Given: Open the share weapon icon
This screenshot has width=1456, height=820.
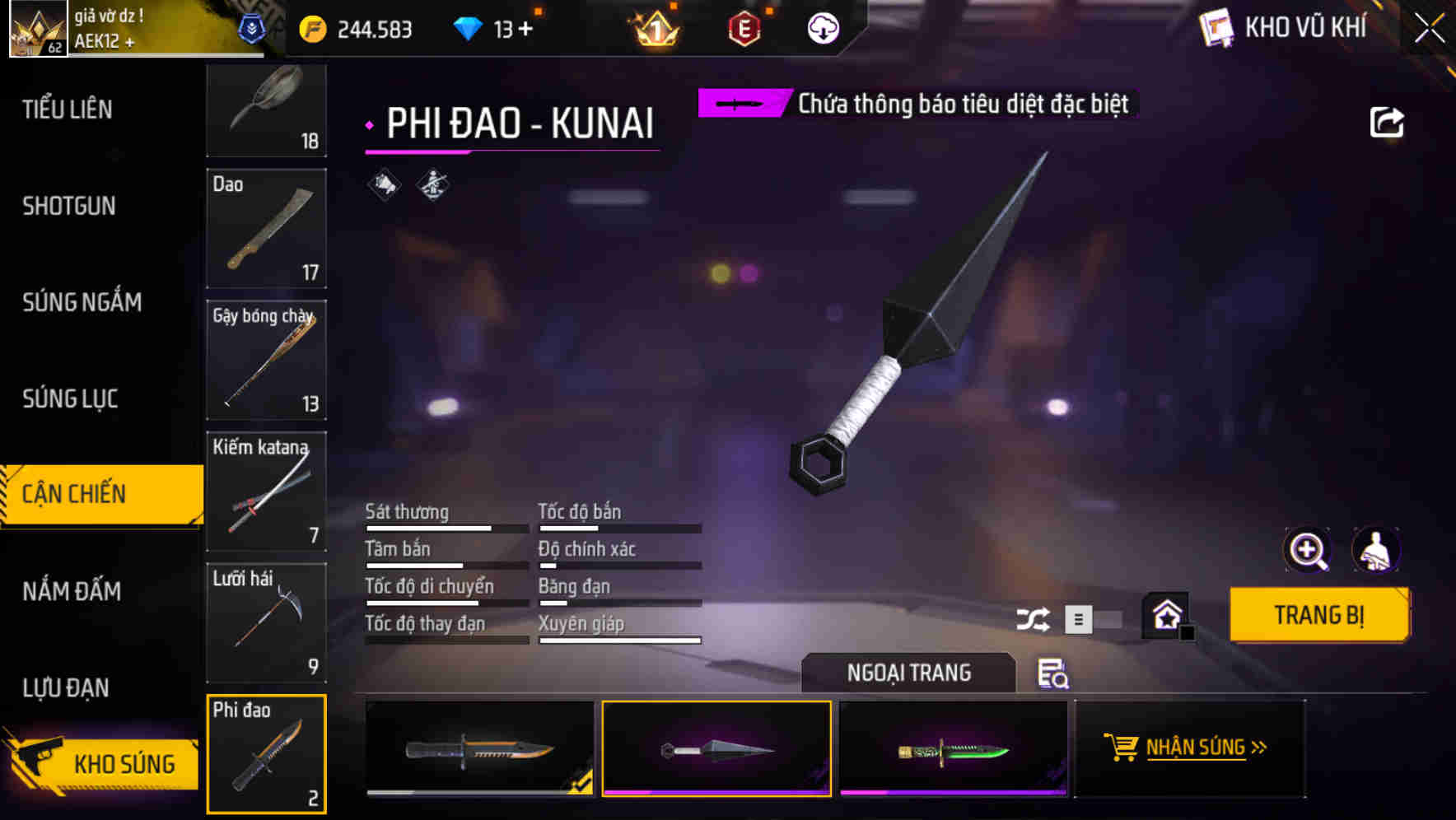Looking at the screenshot, I should (x=1388, y=122).
